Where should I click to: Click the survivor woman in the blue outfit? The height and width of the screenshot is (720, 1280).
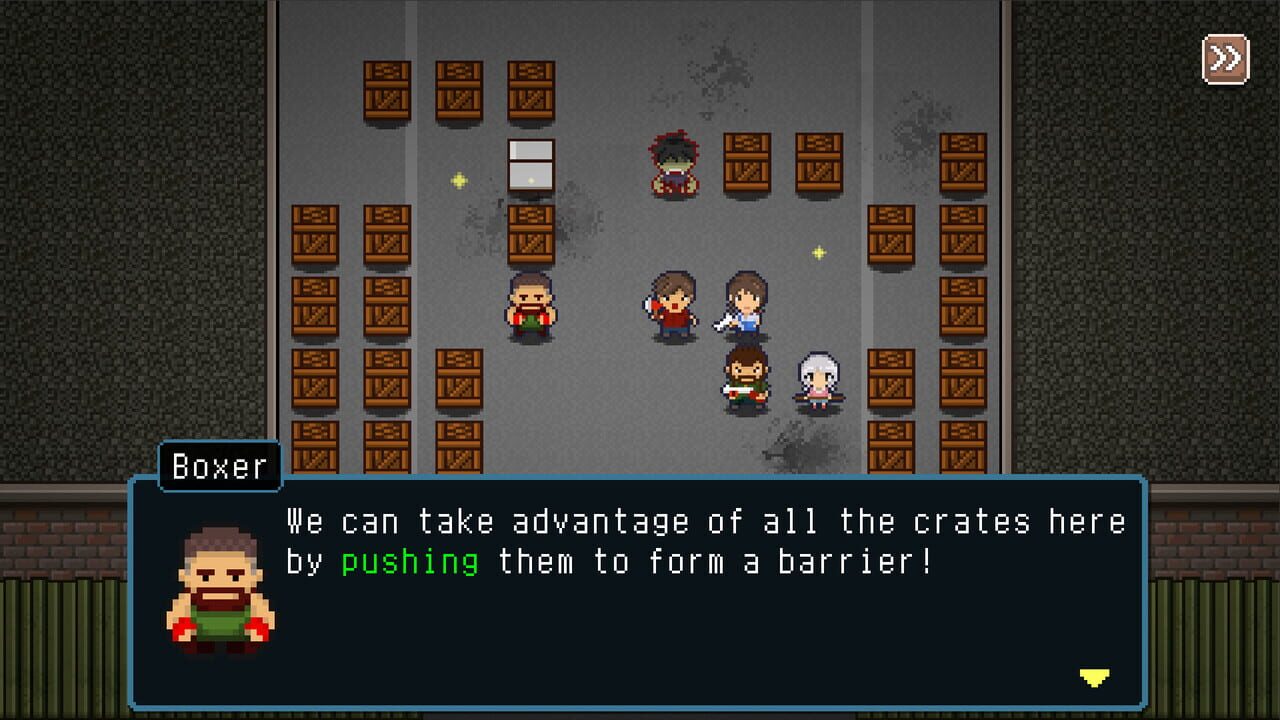click(744, 305)
